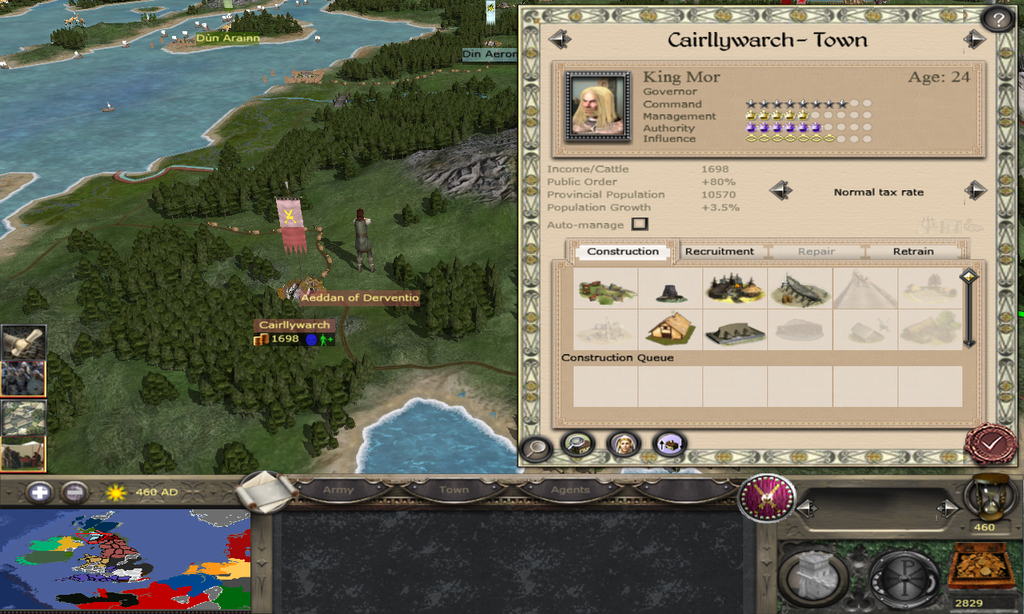Open the help question mark button
The width and height of the screenshot is (1024, 614).
click(997, 18)
